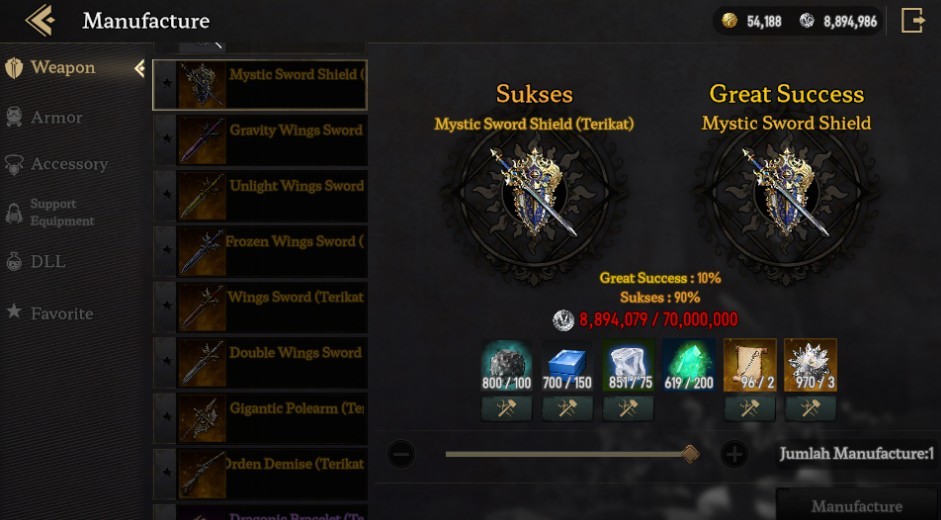This screenshot has width=941, height=520.
Task: Choose the Gravity Wings Sword recipe
Action: 270,141
